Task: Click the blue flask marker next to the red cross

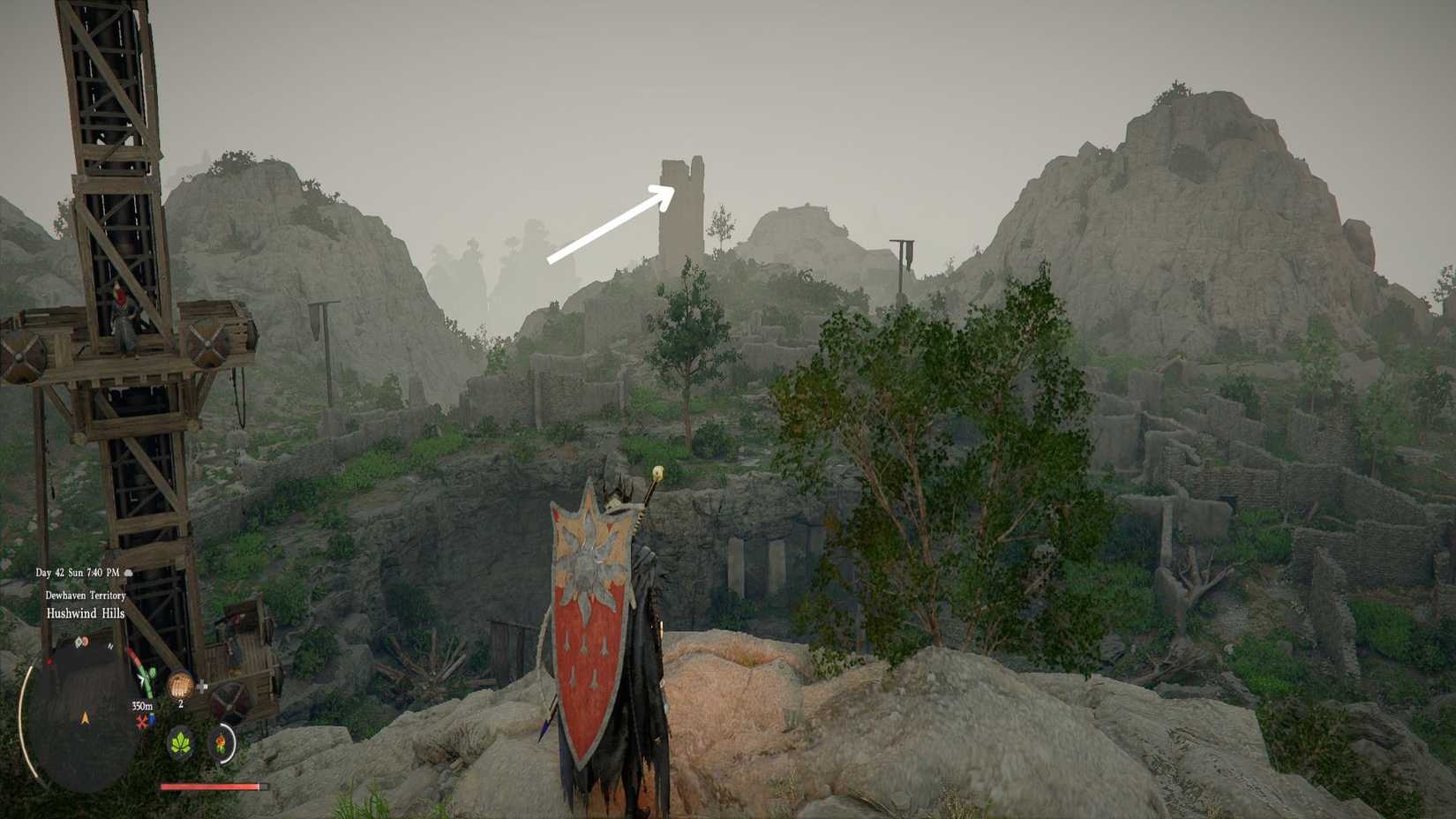Action: pyautogui.click(x=153, y=720)
